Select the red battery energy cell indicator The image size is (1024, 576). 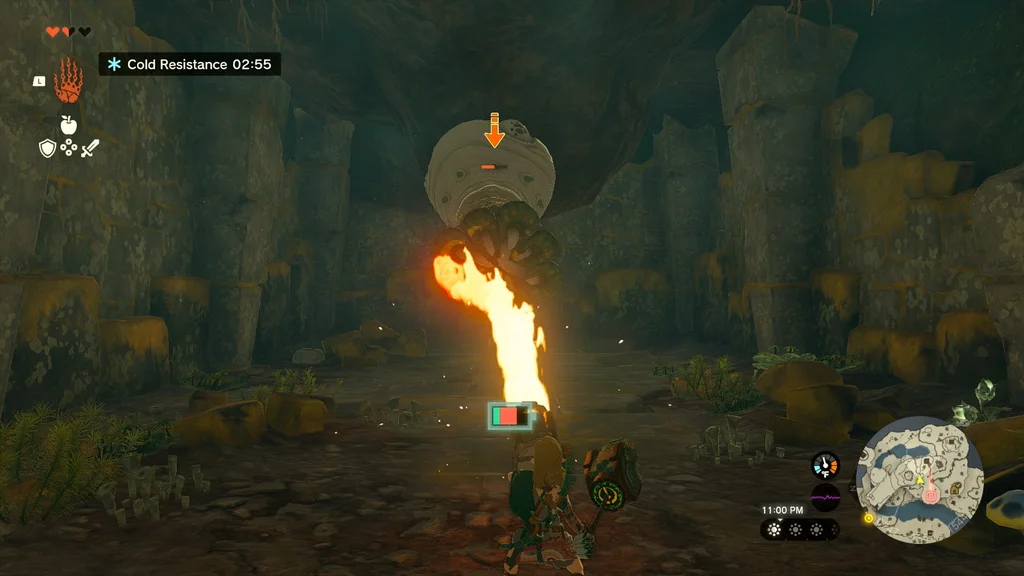point(505,415)
